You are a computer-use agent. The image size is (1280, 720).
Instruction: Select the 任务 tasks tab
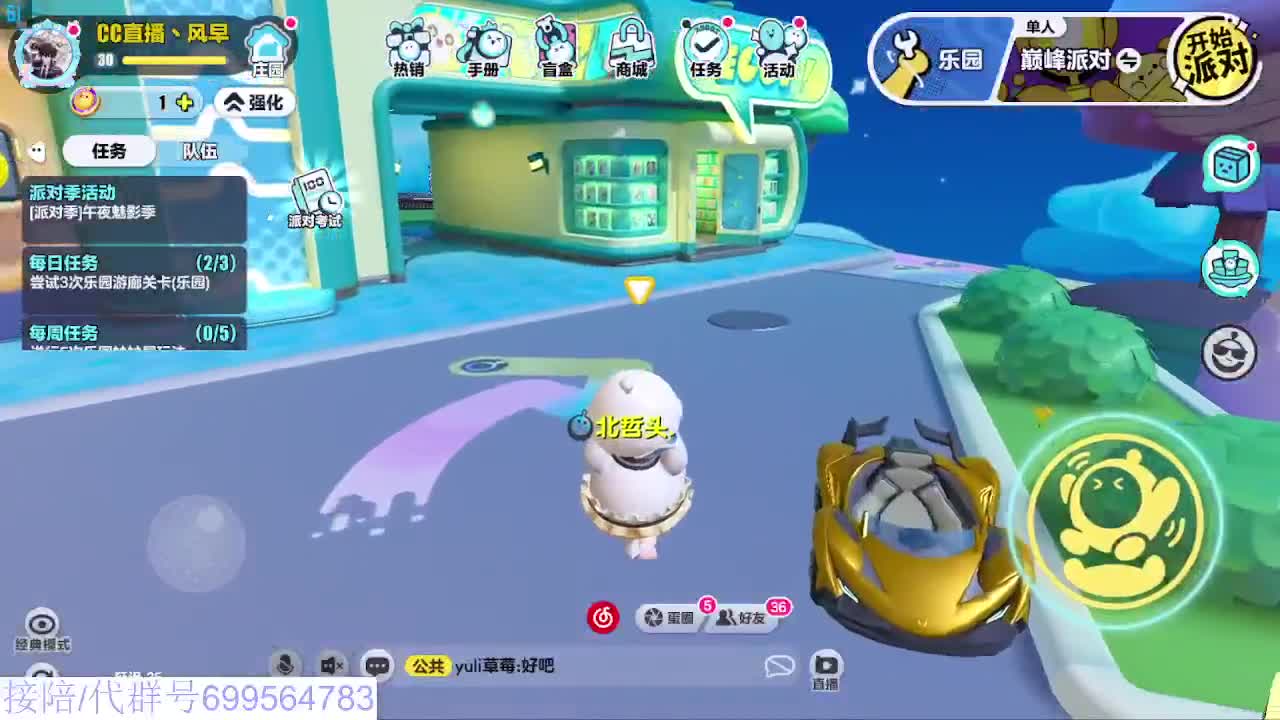coord(110,151)
